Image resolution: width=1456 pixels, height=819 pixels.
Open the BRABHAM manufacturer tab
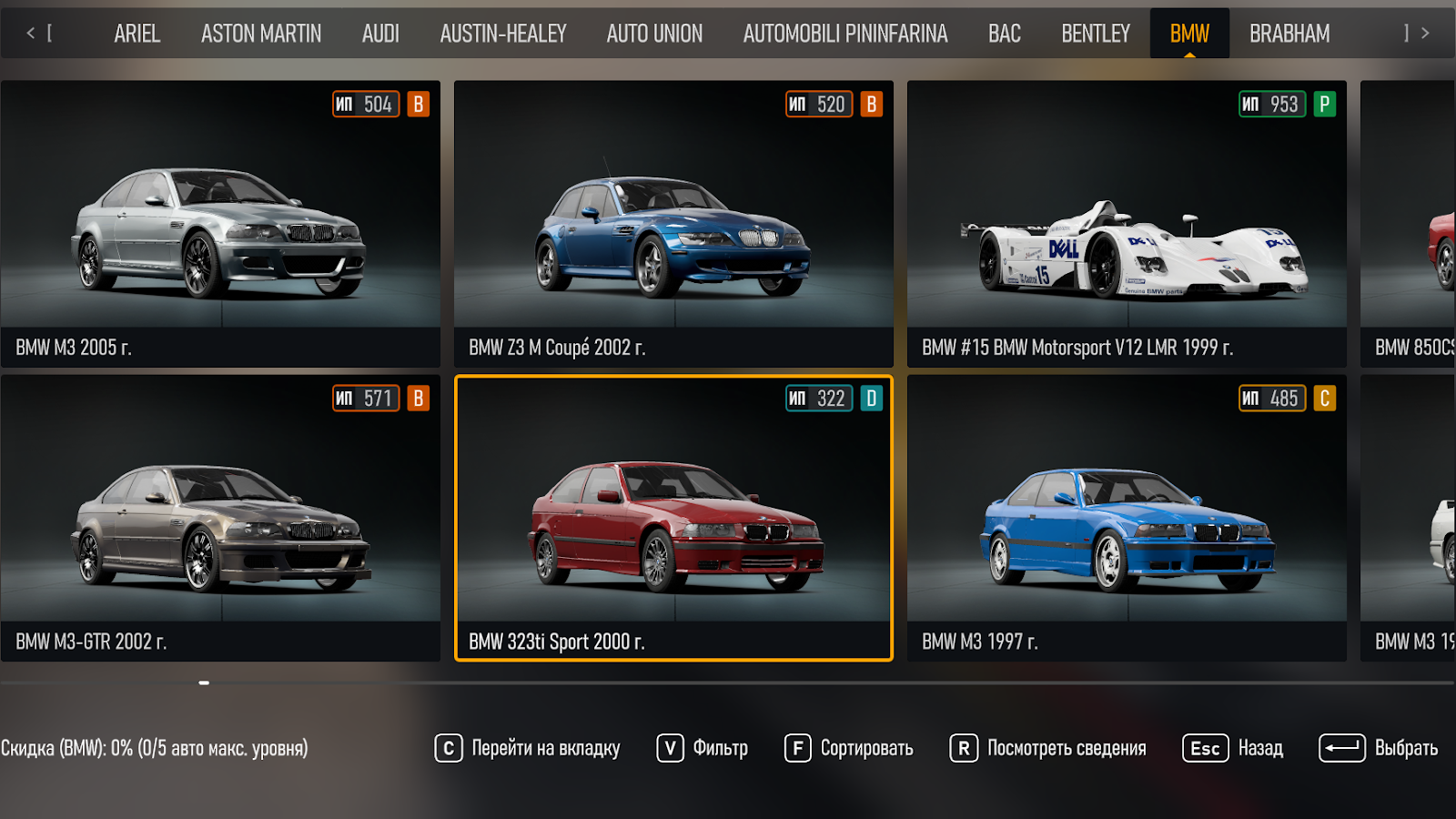click(1289, 34)
